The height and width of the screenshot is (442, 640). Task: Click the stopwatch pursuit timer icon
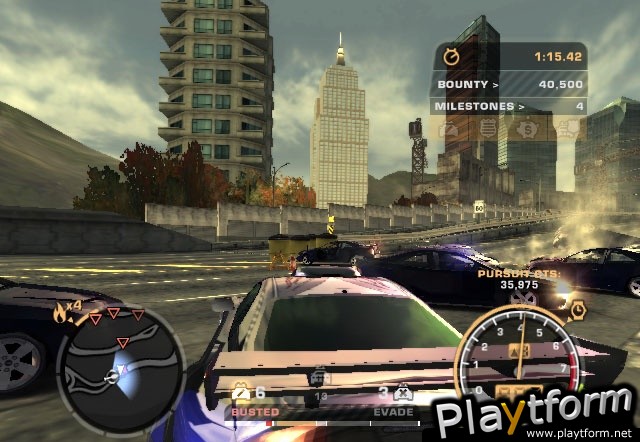pyautogui.click(x=452, y=58)
